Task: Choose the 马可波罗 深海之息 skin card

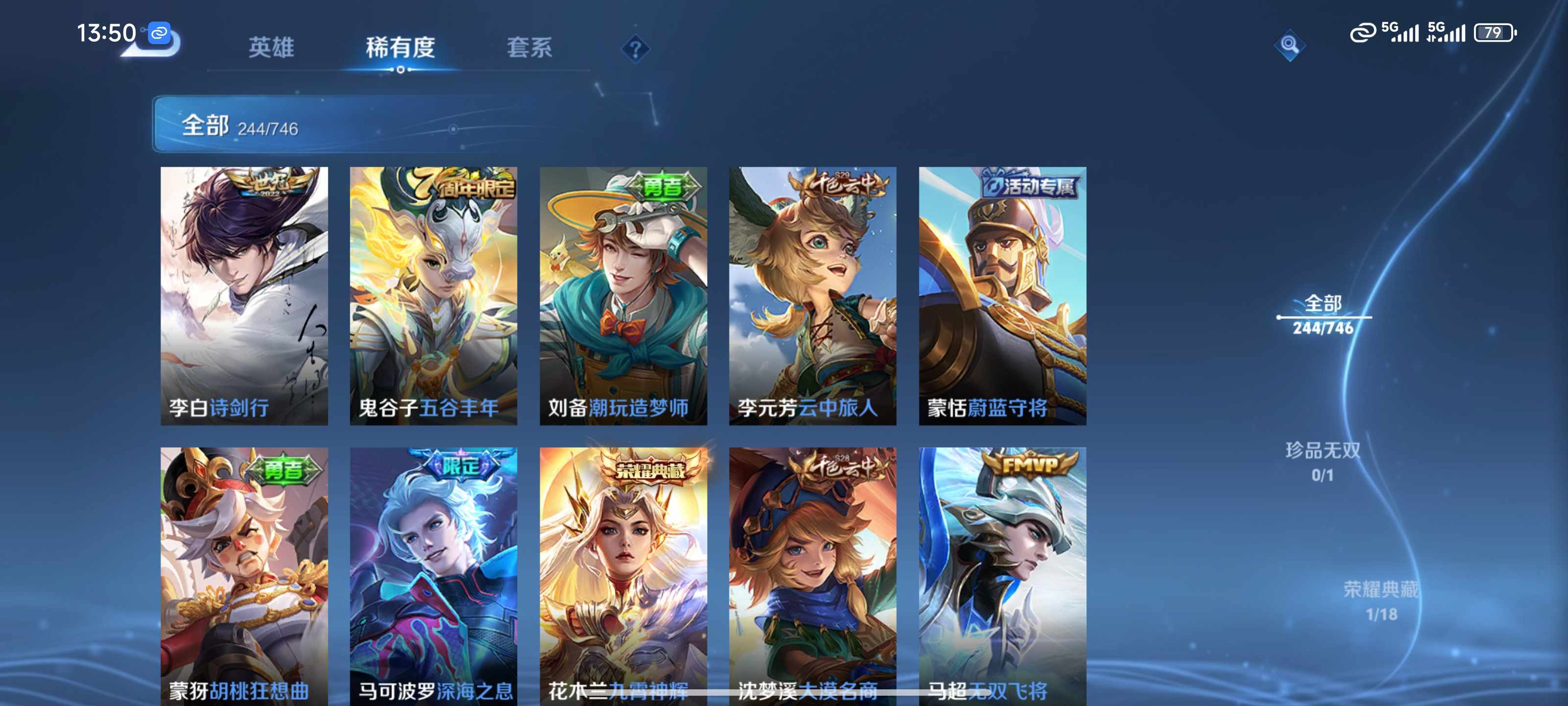Action: click(433, 576)
